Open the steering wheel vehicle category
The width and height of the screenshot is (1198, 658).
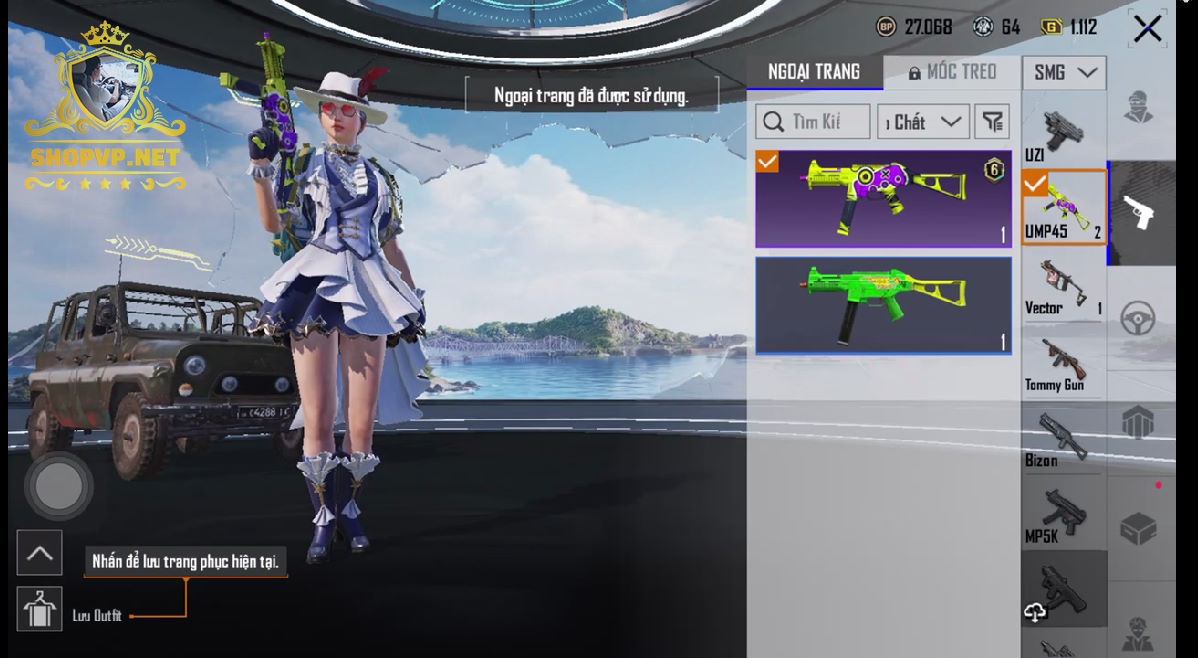click(x=1139, y=319)
